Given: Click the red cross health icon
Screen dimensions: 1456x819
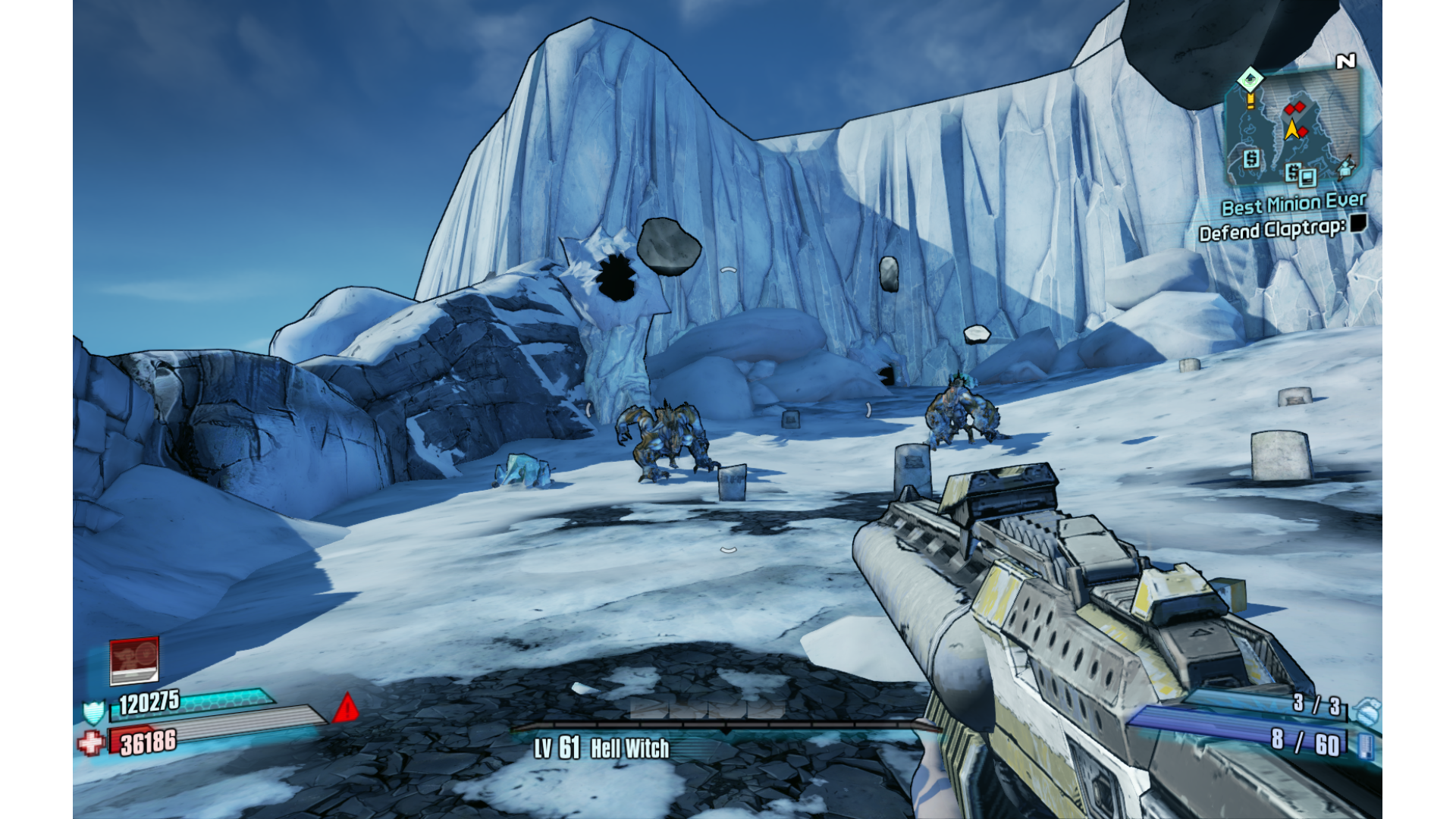Looking at the screenshot, I should point(90,742).
